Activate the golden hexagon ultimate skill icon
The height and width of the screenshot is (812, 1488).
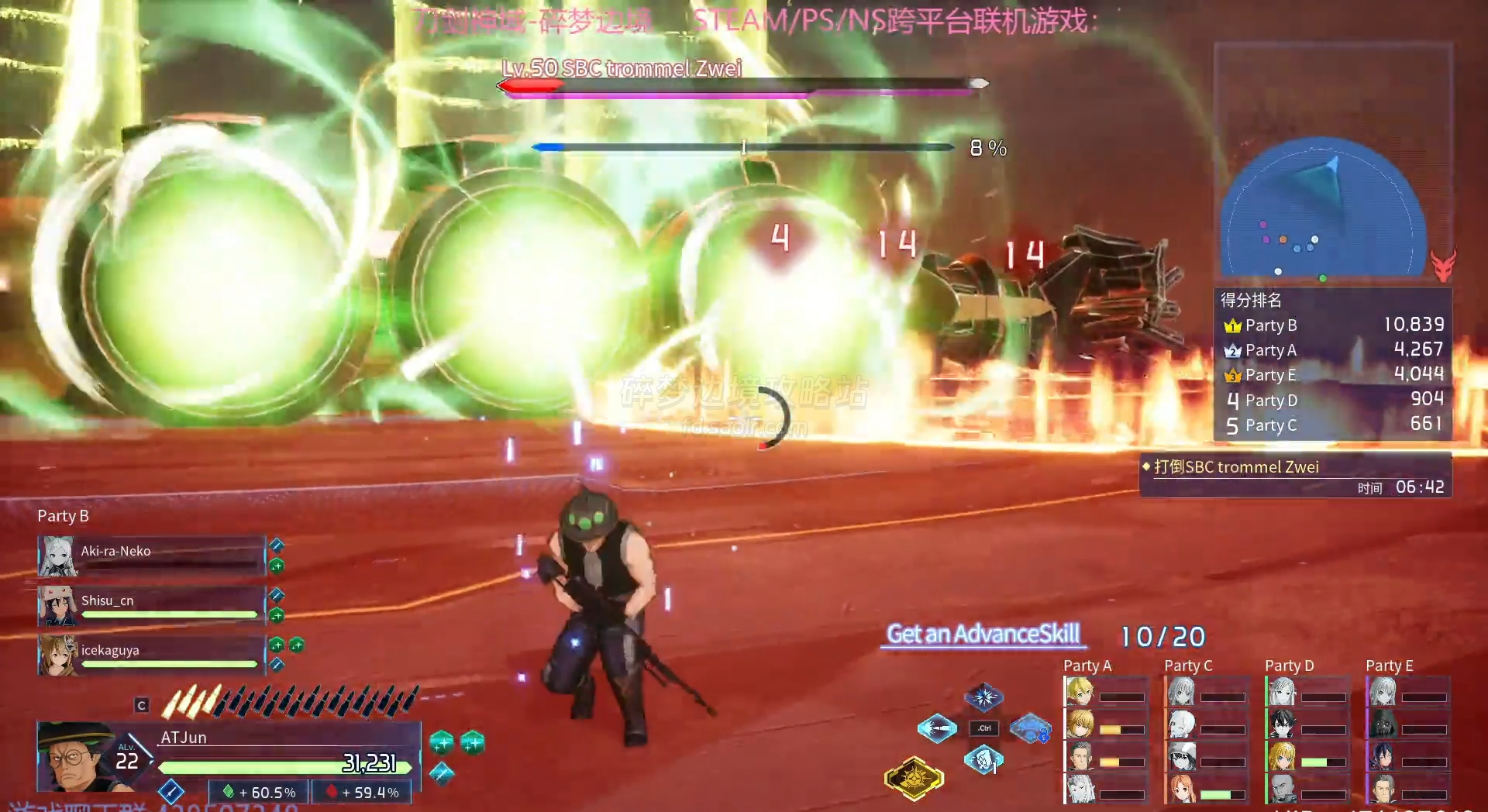[x=914, y=777]
